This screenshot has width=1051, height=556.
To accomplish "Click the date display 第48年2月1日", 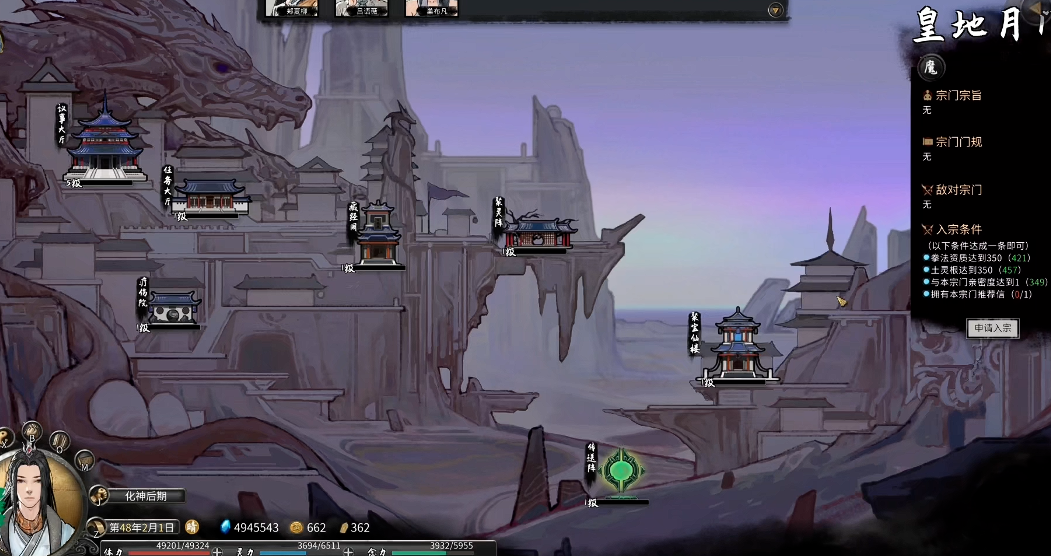I will tap(143, 527).
